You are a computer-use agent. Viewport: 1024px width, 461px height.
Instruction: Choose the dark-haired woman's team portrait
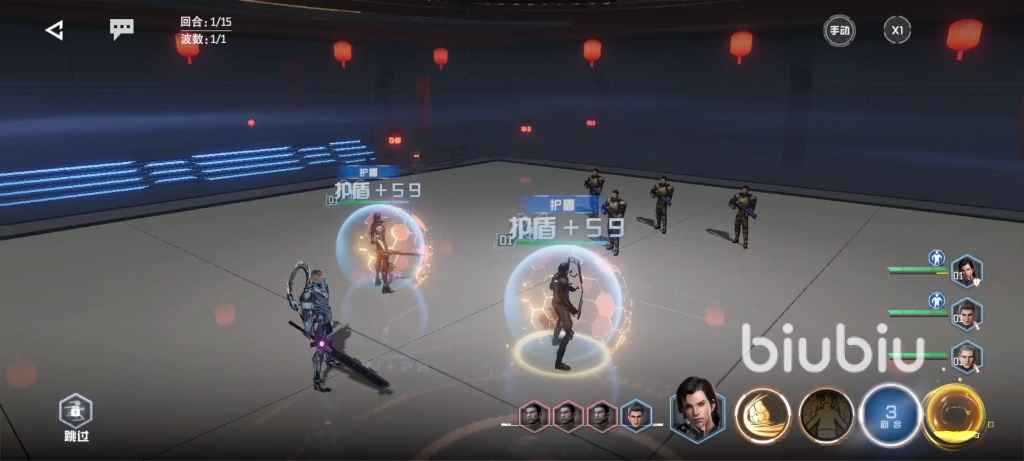click(x=967, y=271)
